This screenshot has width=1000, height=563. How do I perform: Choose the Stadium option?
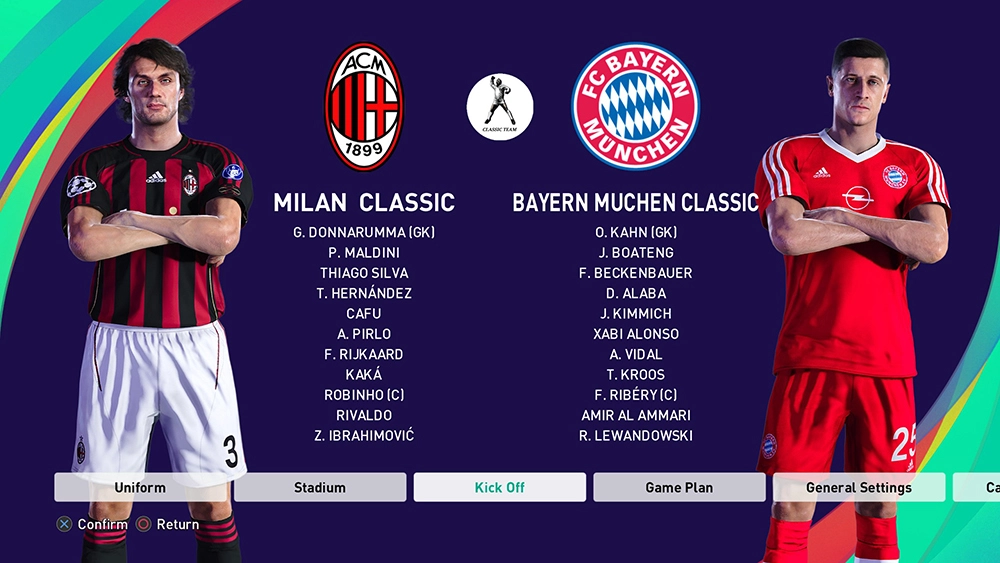coord(320,487)
